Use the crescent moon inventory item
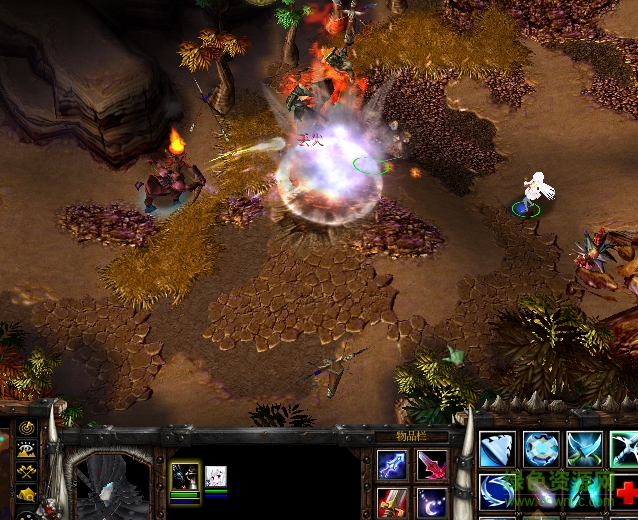The width and height of the screenshot is (638, 520). pos(432,502)
